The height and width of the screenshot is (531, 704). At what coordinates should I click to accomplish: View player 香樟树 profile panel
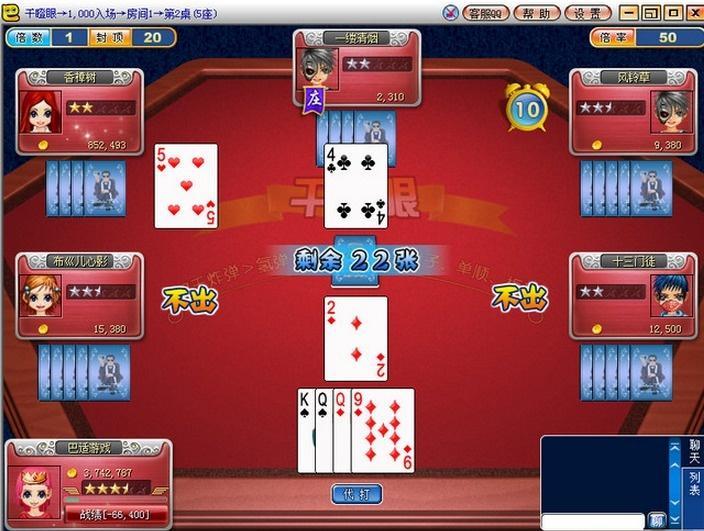point(79,112)
